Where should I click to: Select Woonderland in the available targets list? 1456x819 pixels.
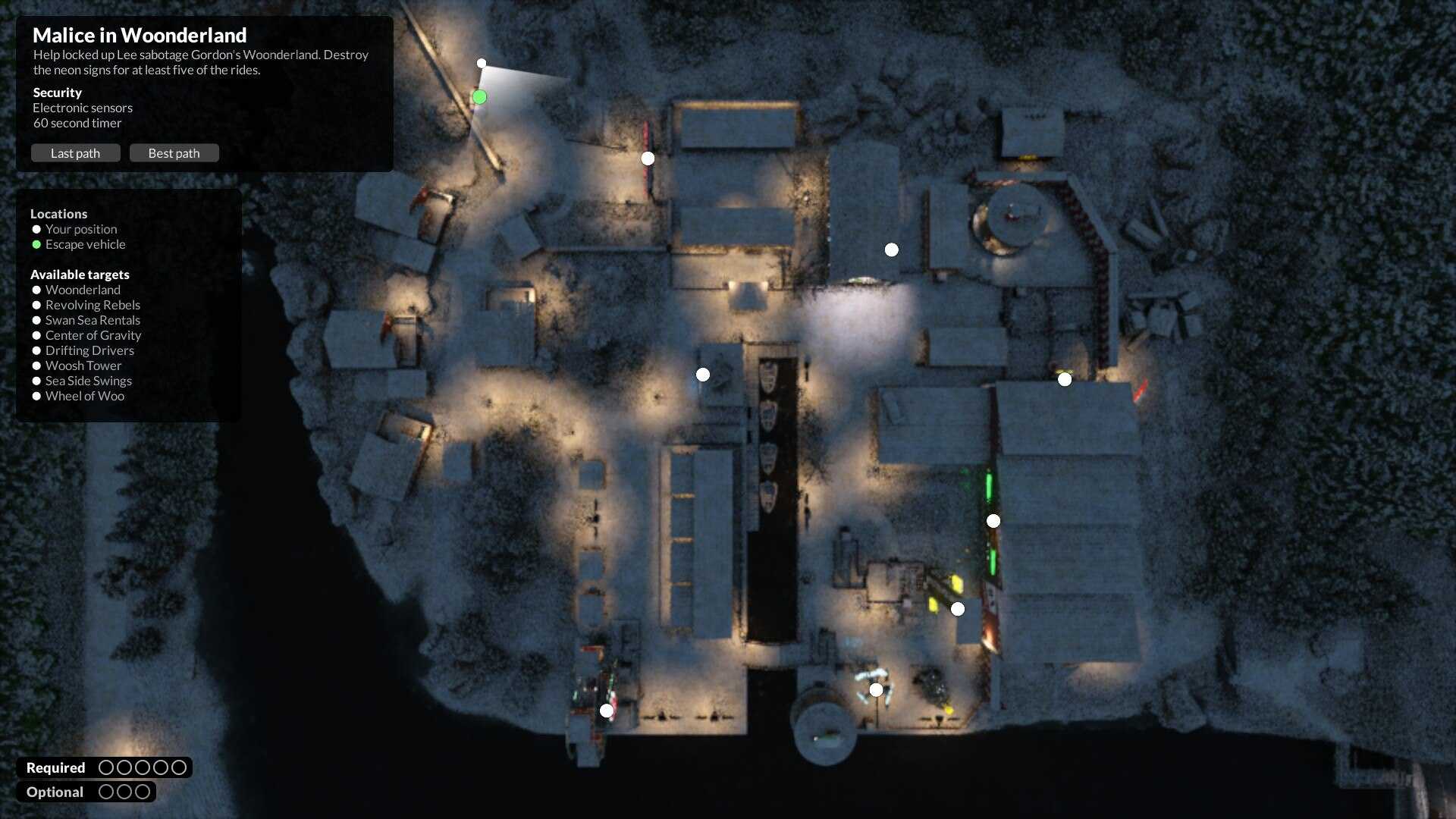tap(83, 290)
